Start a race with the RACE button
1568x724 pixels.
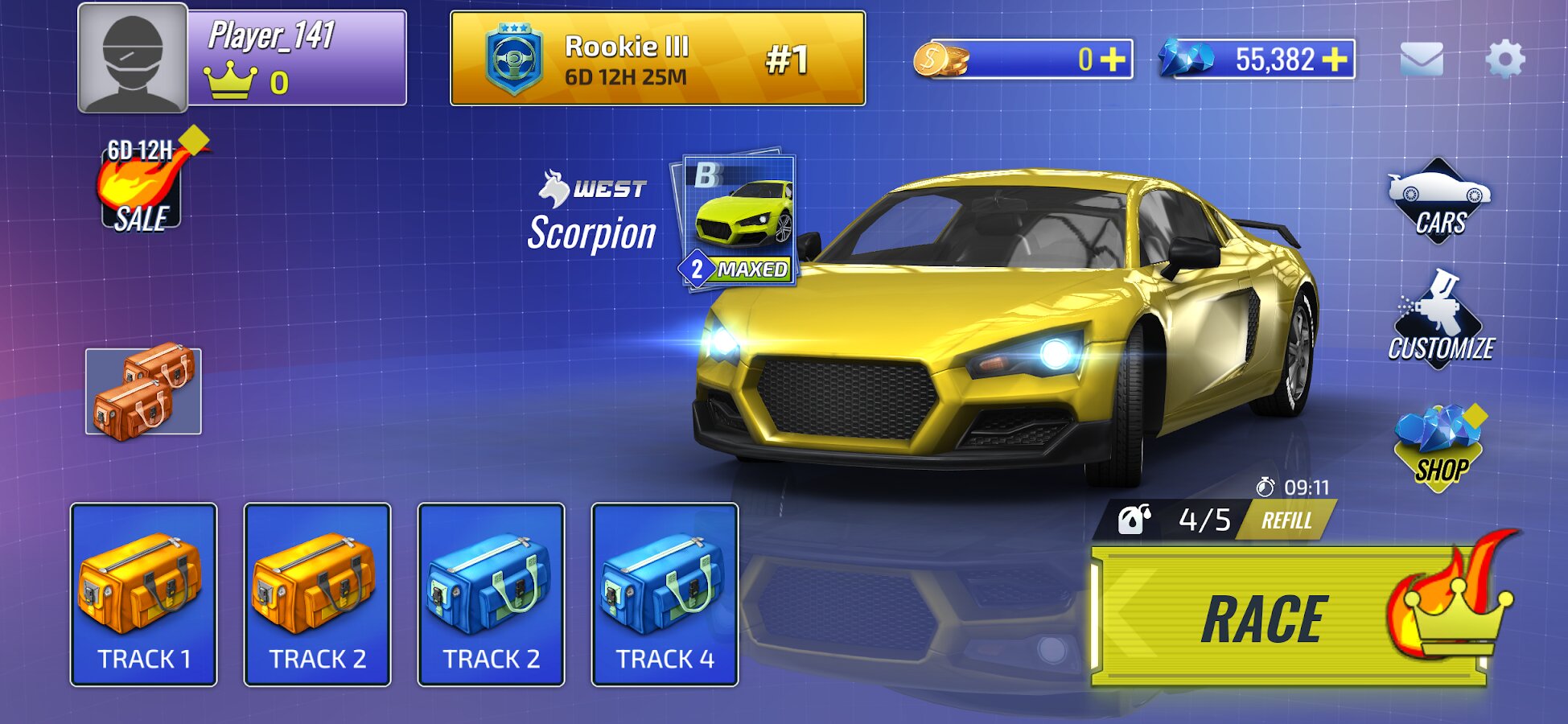(1287, 618)
